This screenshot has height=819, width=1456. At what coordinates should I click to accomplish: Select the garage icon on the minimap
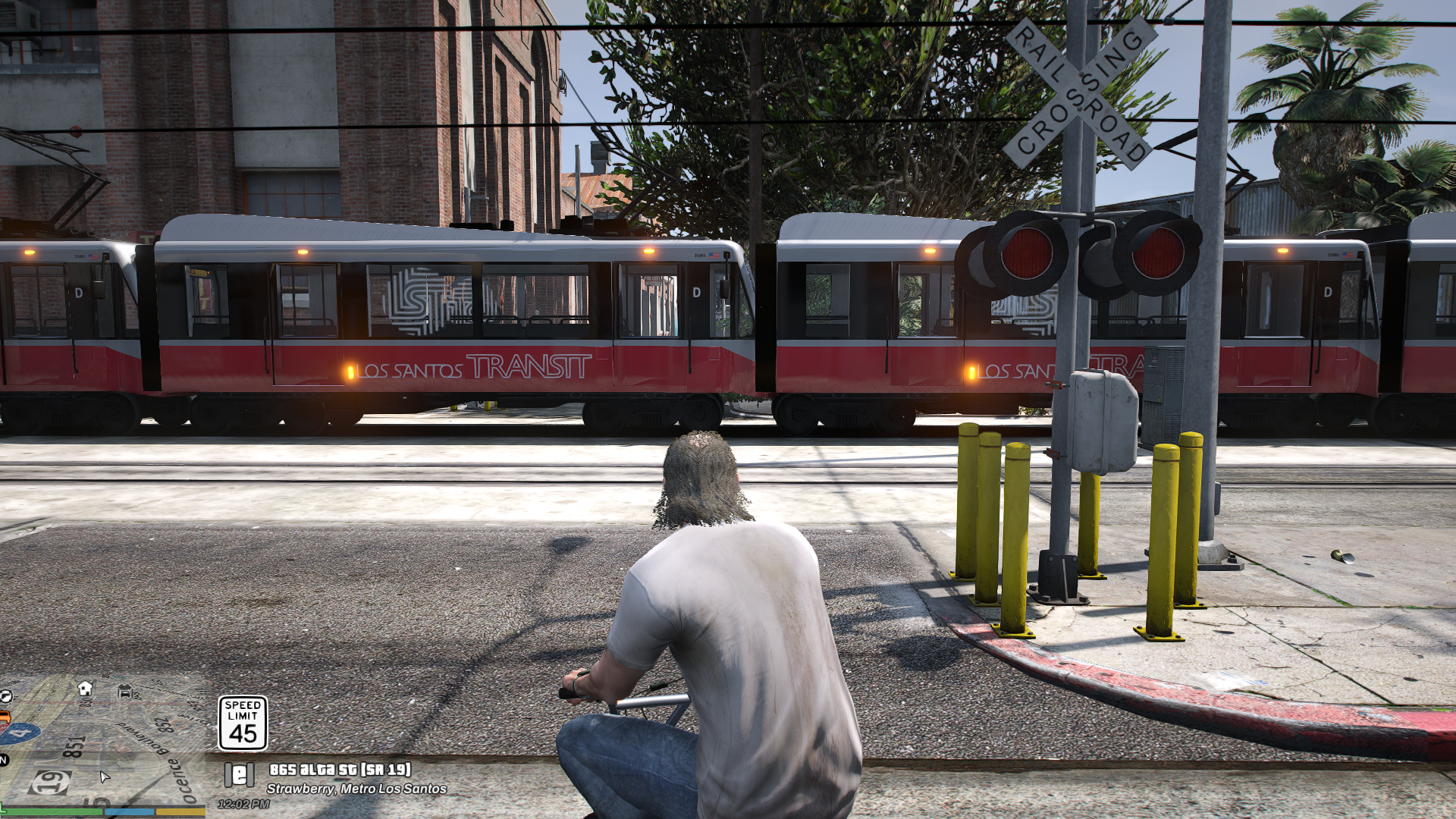tap(125, 692)
